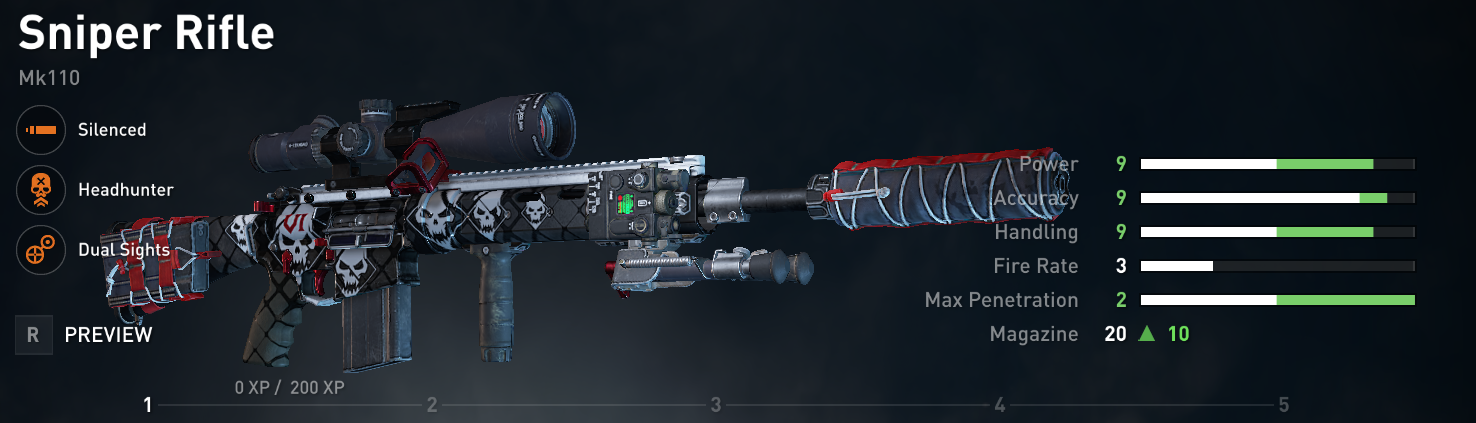Screen dimensions: 1476x423
Task: Open the weapon PREVIEW
Action: pos(108,335)
